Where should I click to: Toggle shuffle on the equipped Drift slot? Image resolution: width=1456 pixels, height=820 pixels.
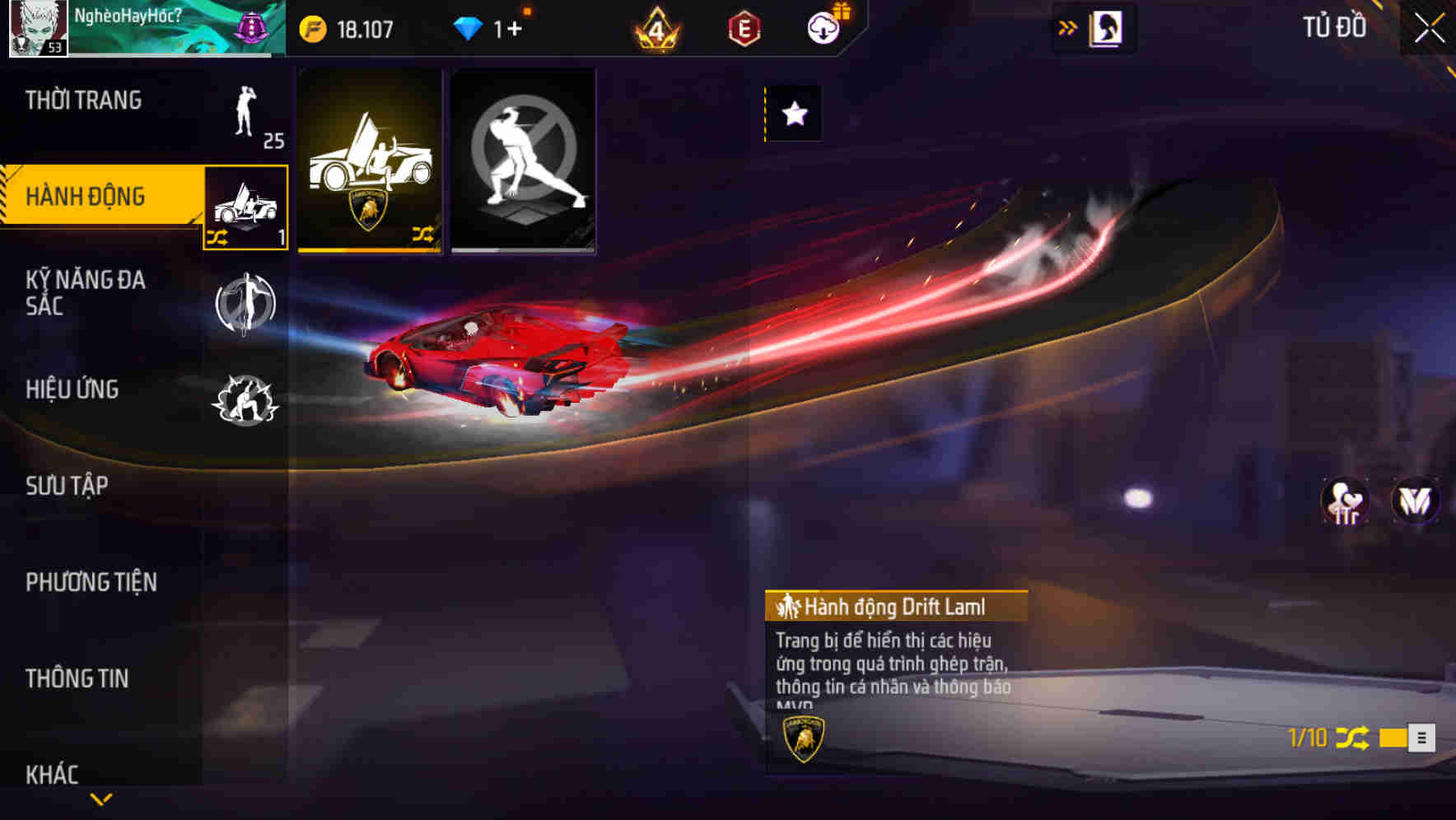pos(218,239)
